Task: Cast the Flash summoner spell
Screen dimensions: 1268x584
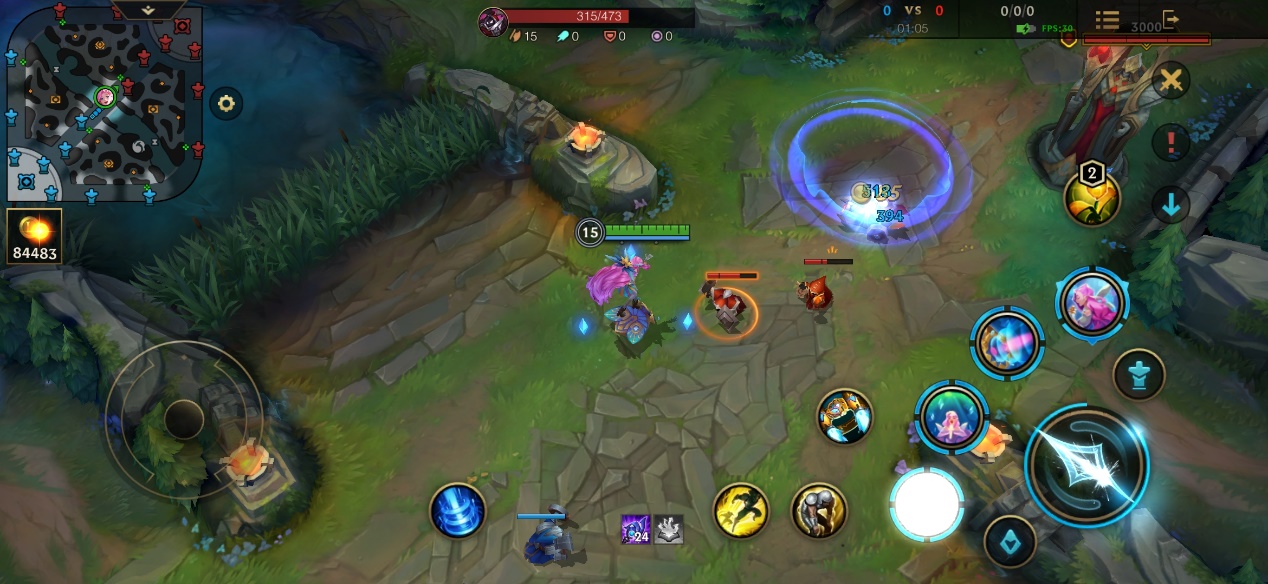Action: pos(740,511)
